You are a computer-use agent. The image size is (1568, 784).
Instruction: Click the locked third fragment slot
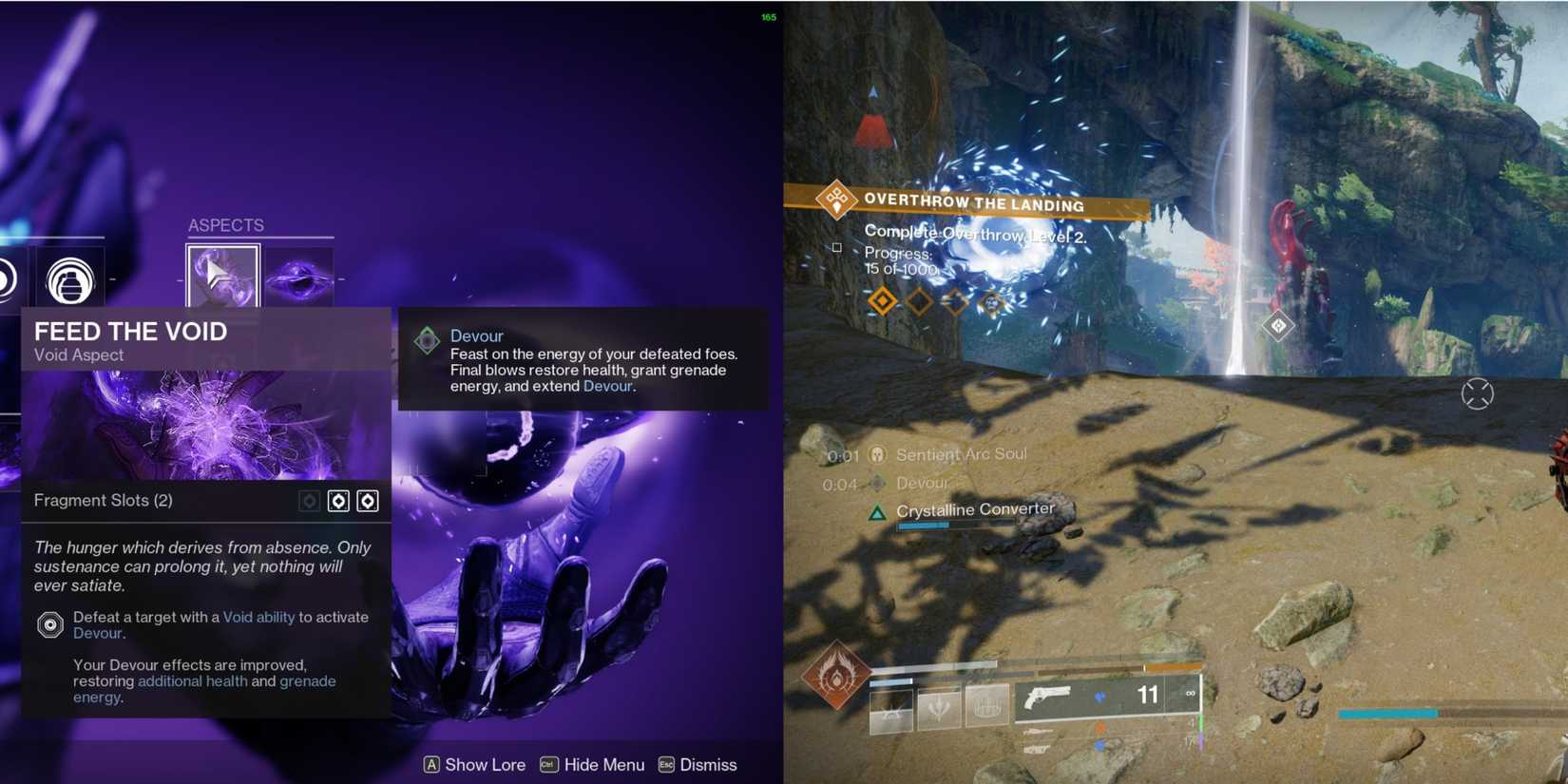click(308, 501)
